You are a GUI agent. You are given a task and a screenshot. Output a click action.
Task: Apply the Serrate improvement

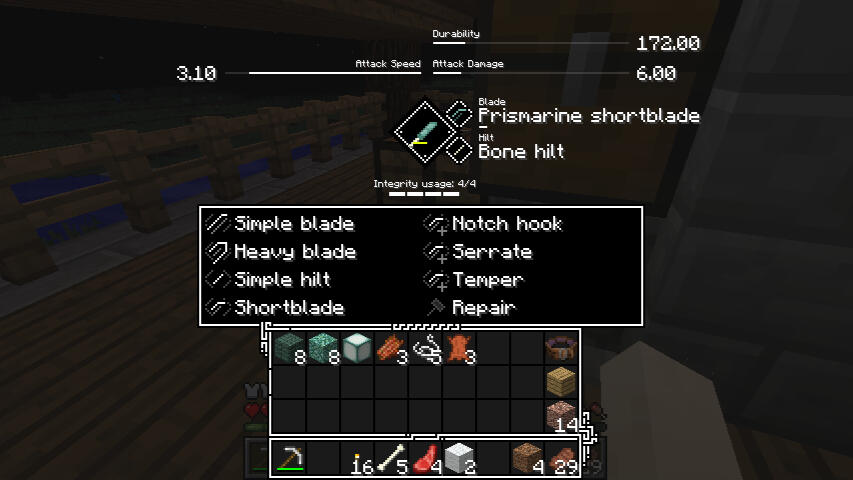coord(491,252)
